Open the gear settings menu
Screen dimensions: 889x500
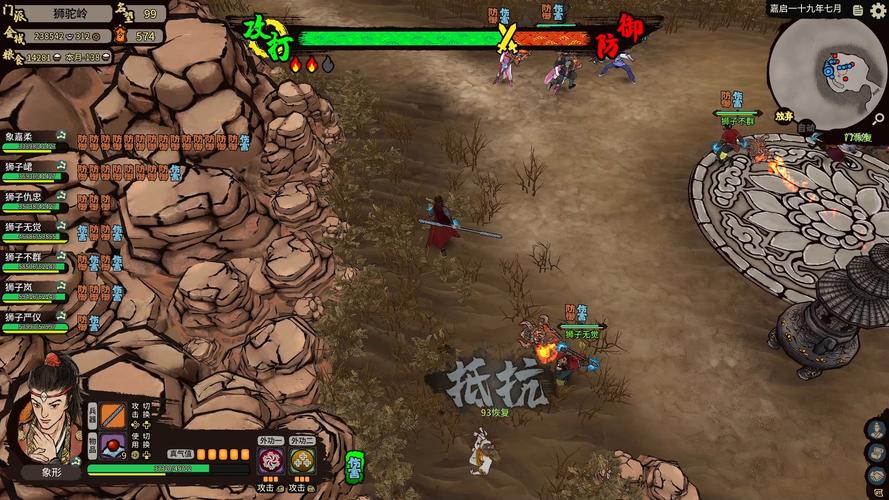click(879, 8)
